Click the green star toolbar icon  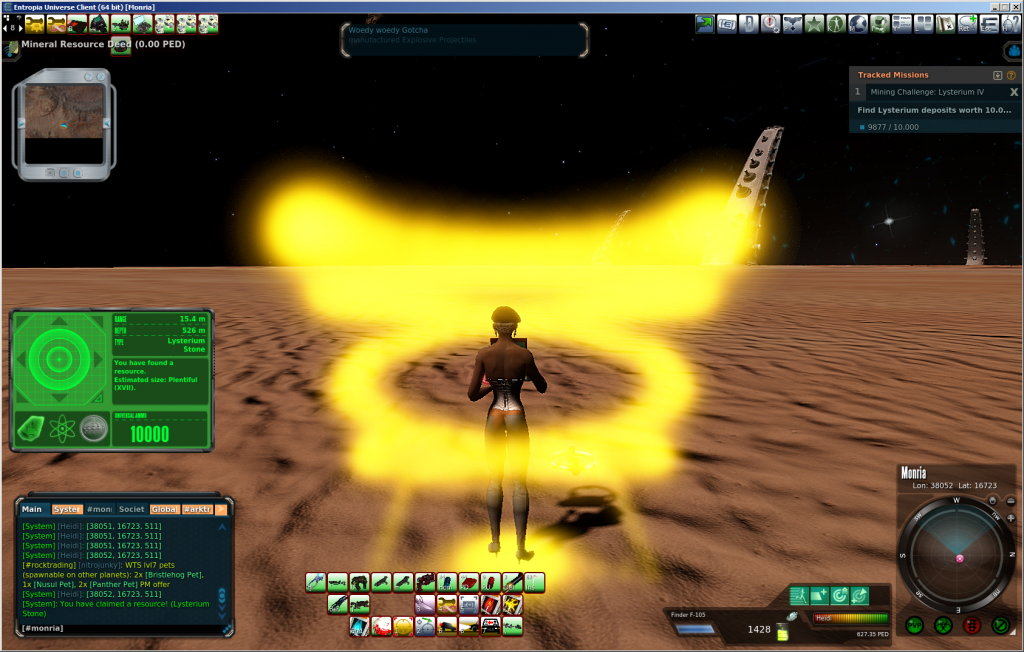816,23
